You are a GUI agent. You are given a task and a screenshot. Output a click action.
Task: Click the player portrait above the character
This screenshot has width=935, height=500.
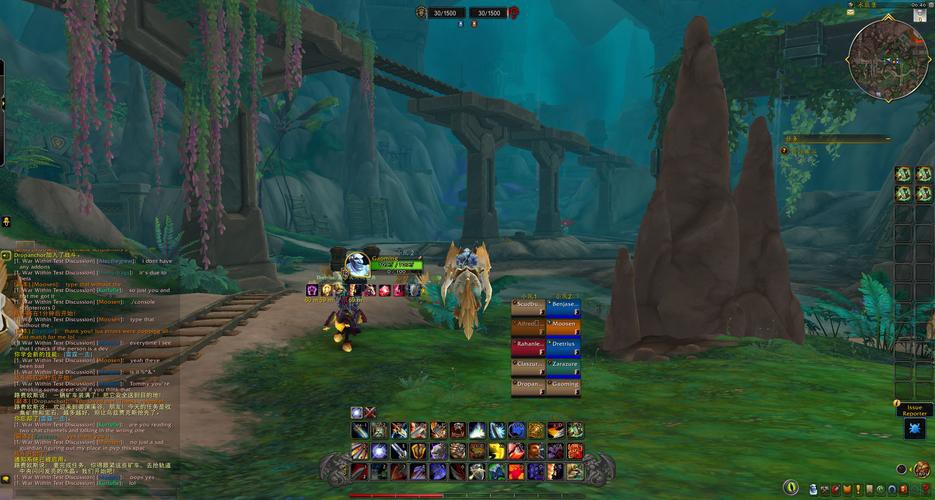coord(357,264)
